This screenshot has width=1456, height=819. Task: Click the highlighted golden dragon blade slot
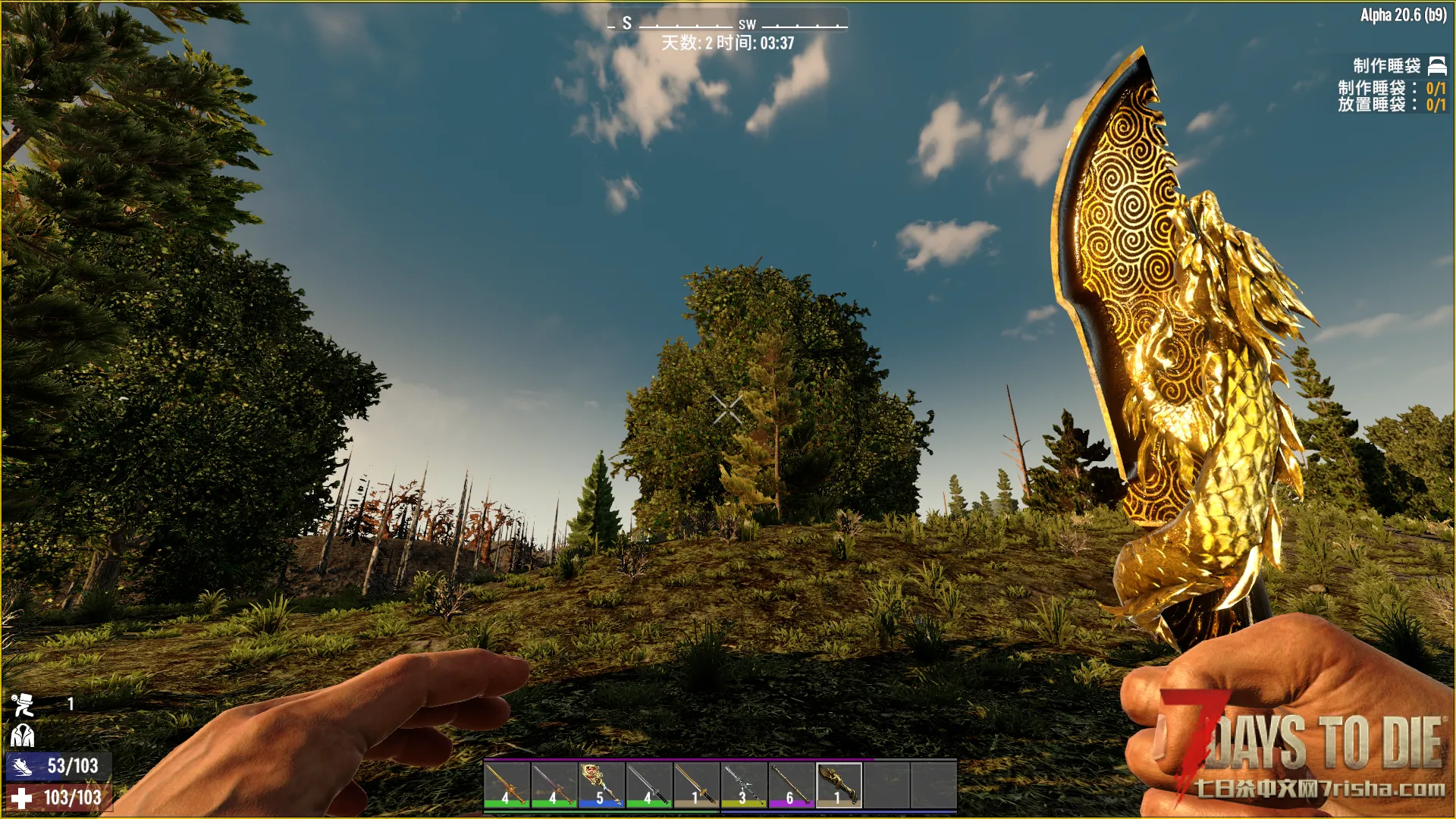(x=839, y=784)
